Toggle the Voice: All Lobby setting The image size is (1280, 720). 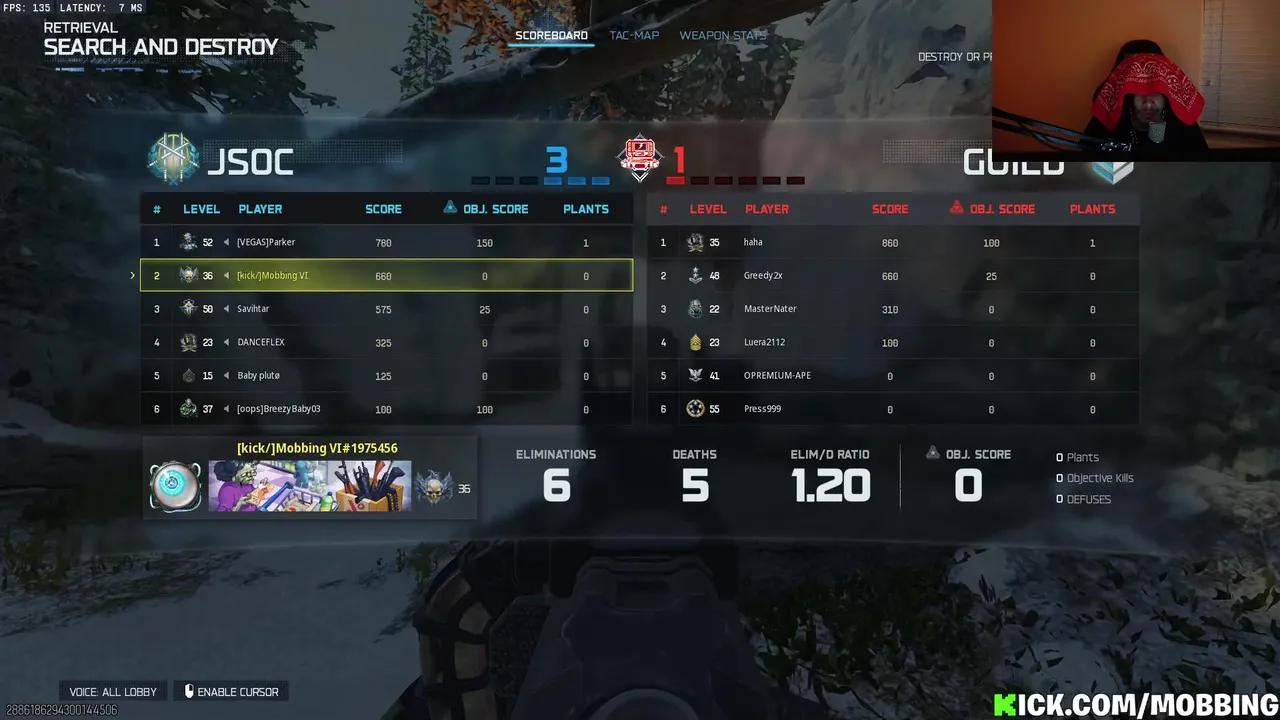click(113, 692)
